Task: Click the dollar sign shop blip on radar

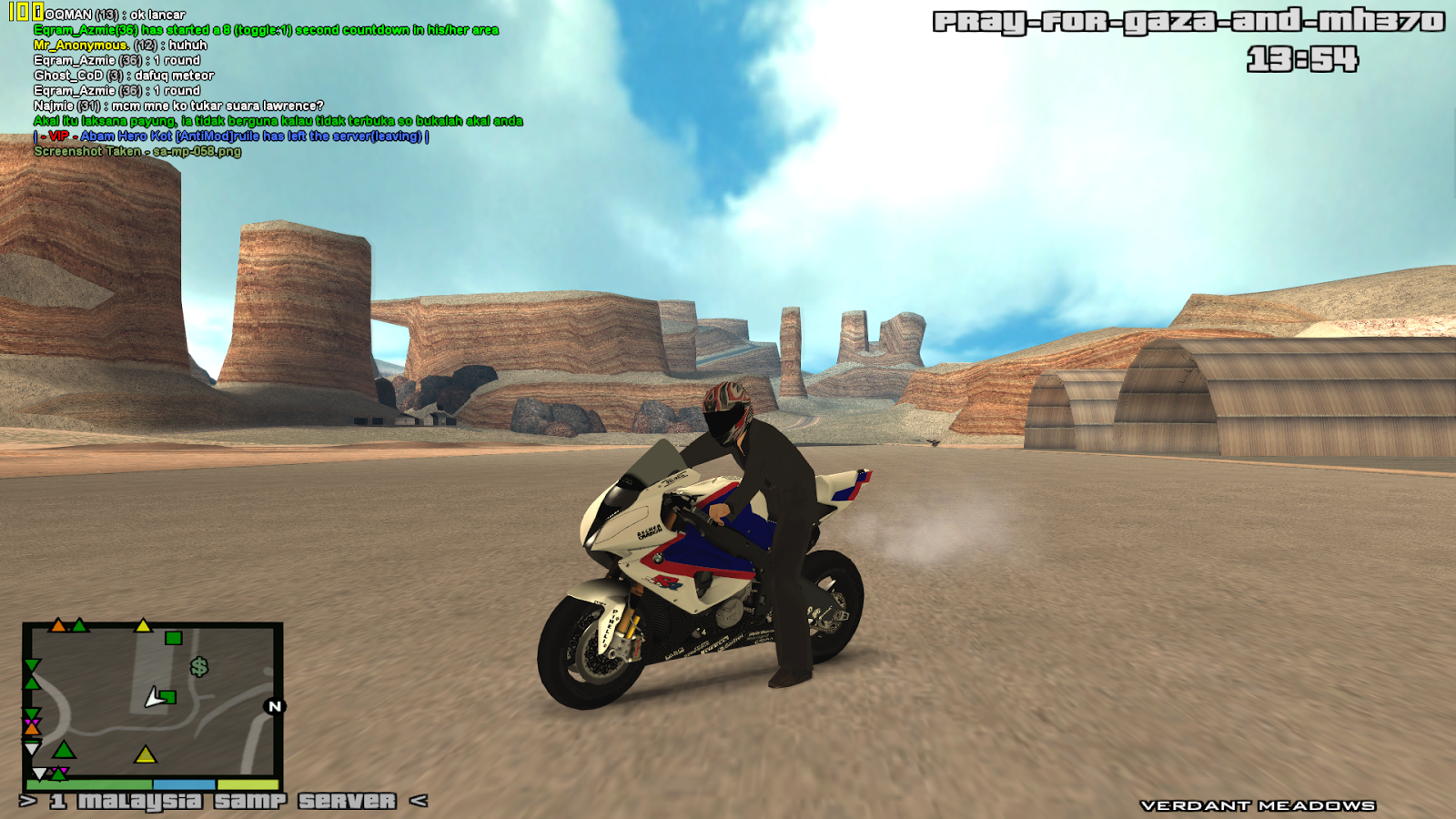Action: (x=200, y=668)
